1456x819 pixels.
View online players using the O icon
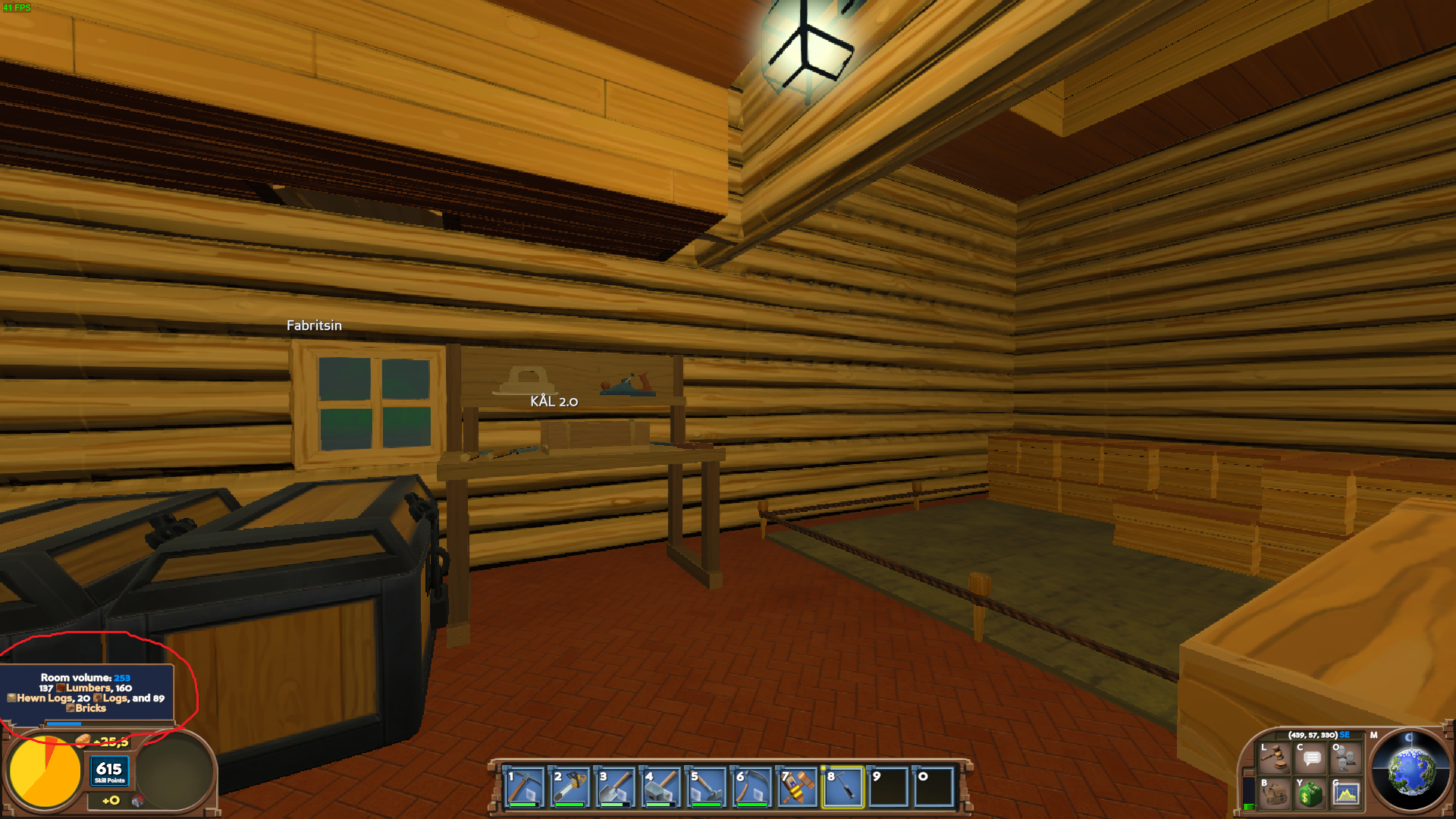1345,759
